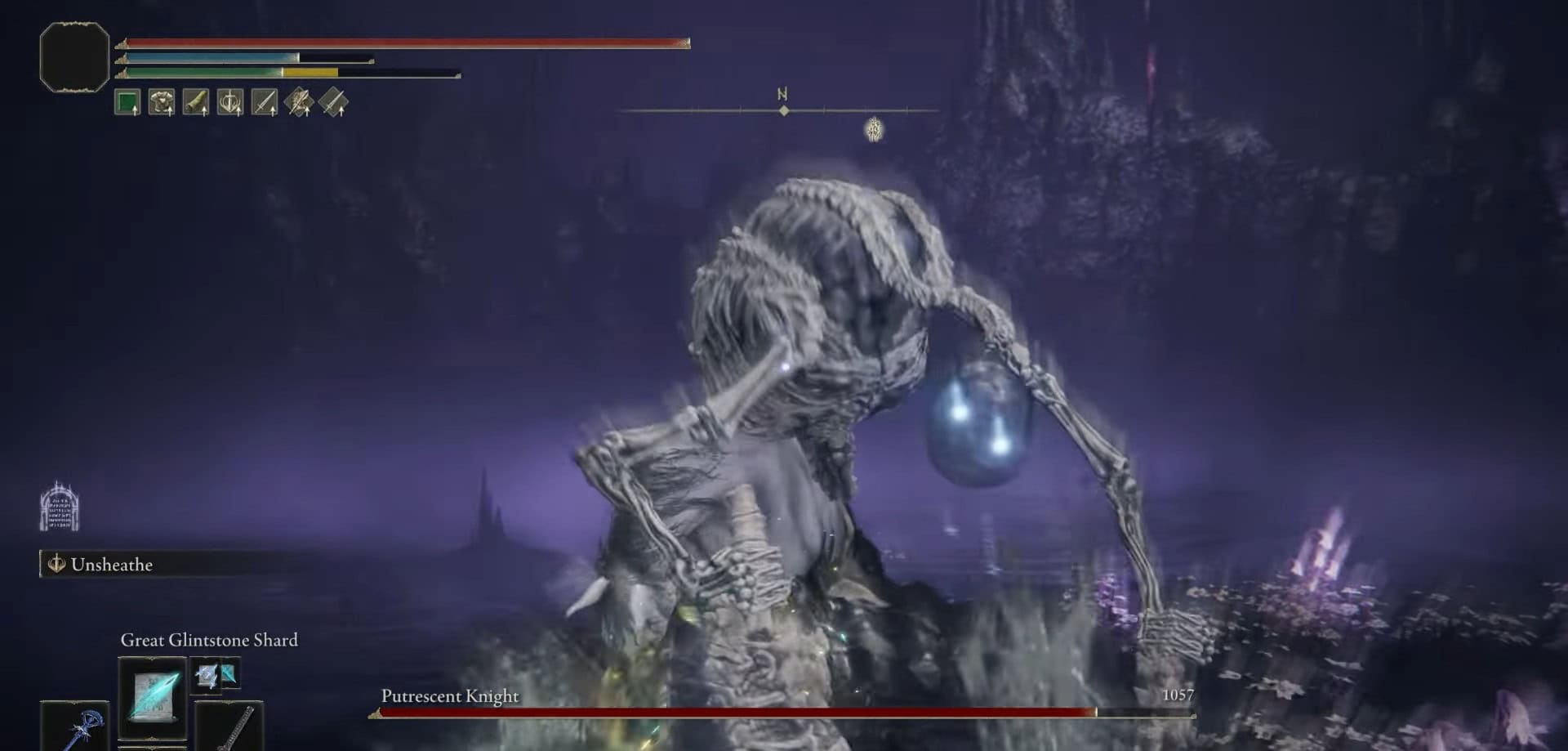Select the dagger-with-antlers buff icon
Screen dimensions: 1568x751
click(230, 103)
